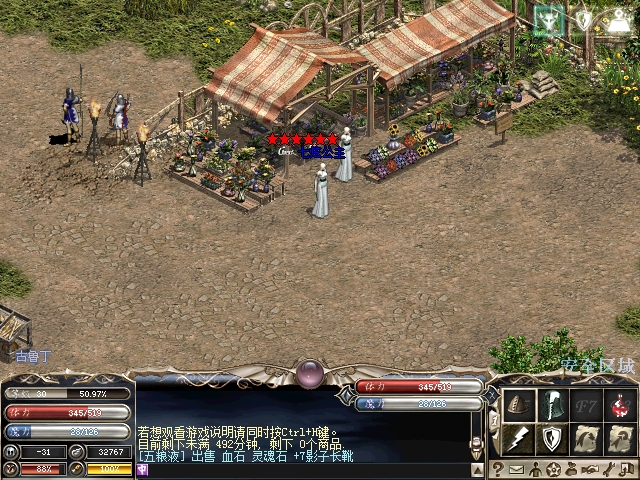Select the leather cap hotbar slot
The height and width of the screenshot is (480, 640).
517,404
